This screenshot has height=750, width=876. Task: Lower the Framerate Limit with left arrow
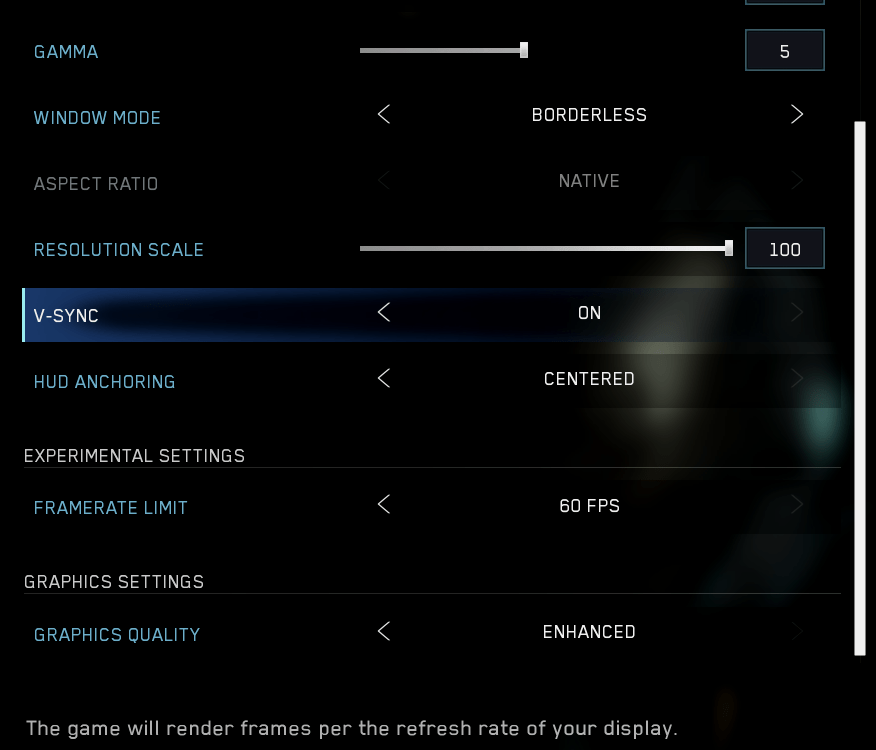[384, 505]
